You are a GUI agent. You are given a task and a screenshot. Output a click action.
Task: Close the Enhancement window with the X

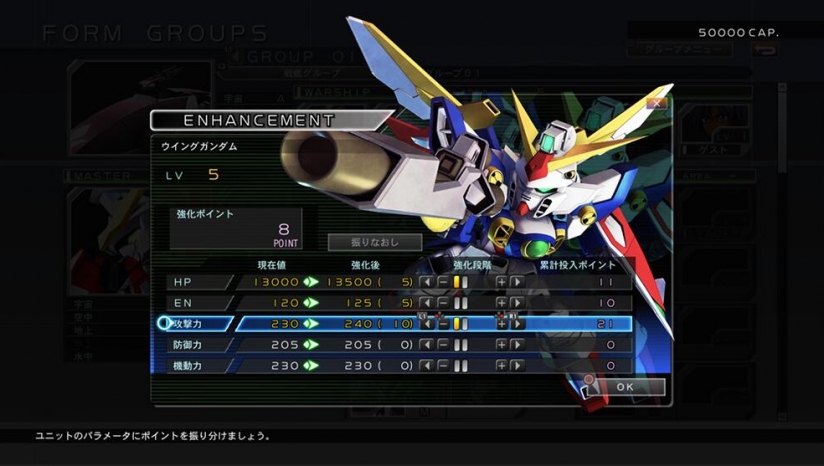pos(656,103)
